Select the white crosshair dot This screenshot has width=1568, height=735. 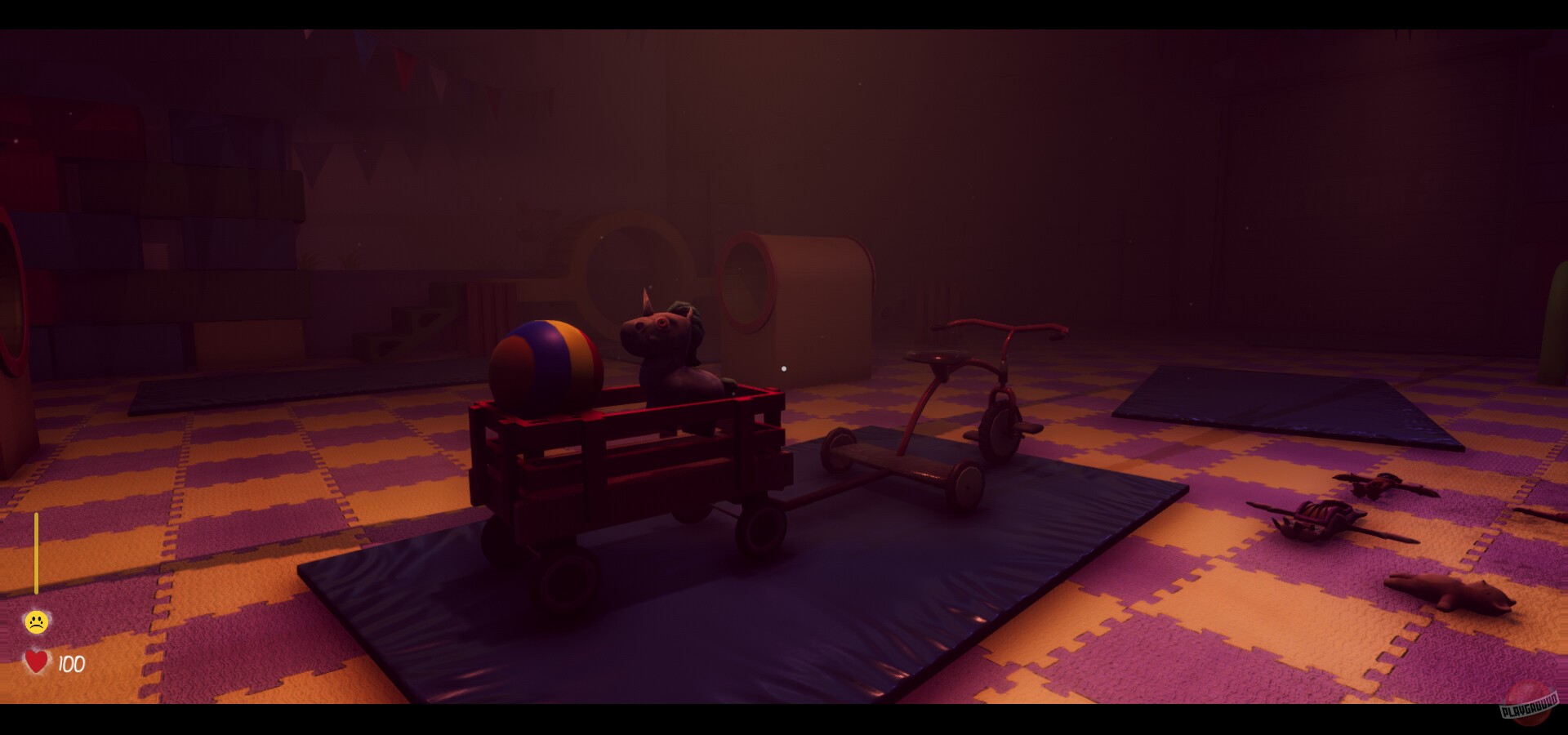[783, 369]
